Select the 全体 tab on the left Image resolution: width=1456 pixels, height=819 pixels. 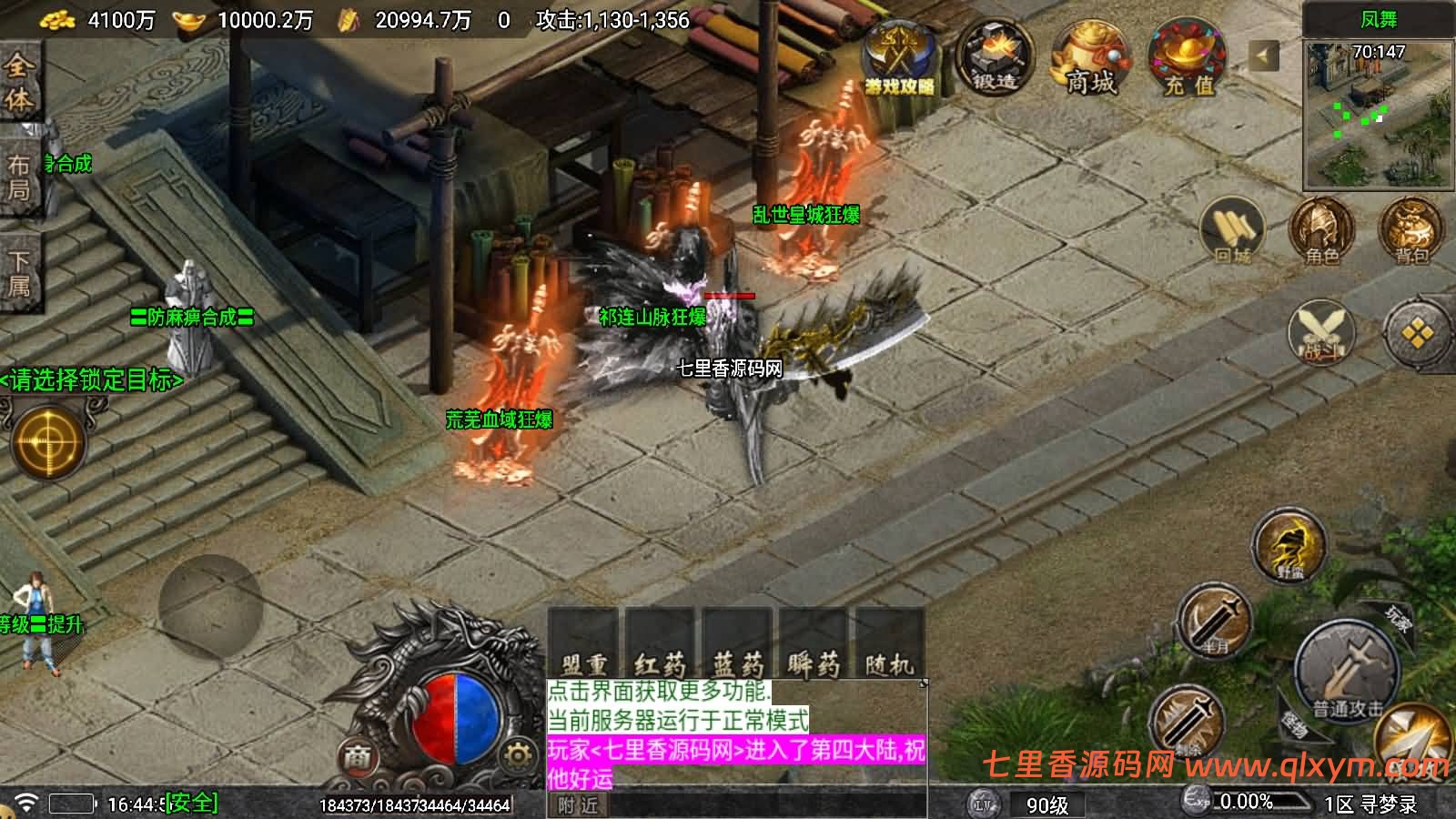[x=19, y=82]
